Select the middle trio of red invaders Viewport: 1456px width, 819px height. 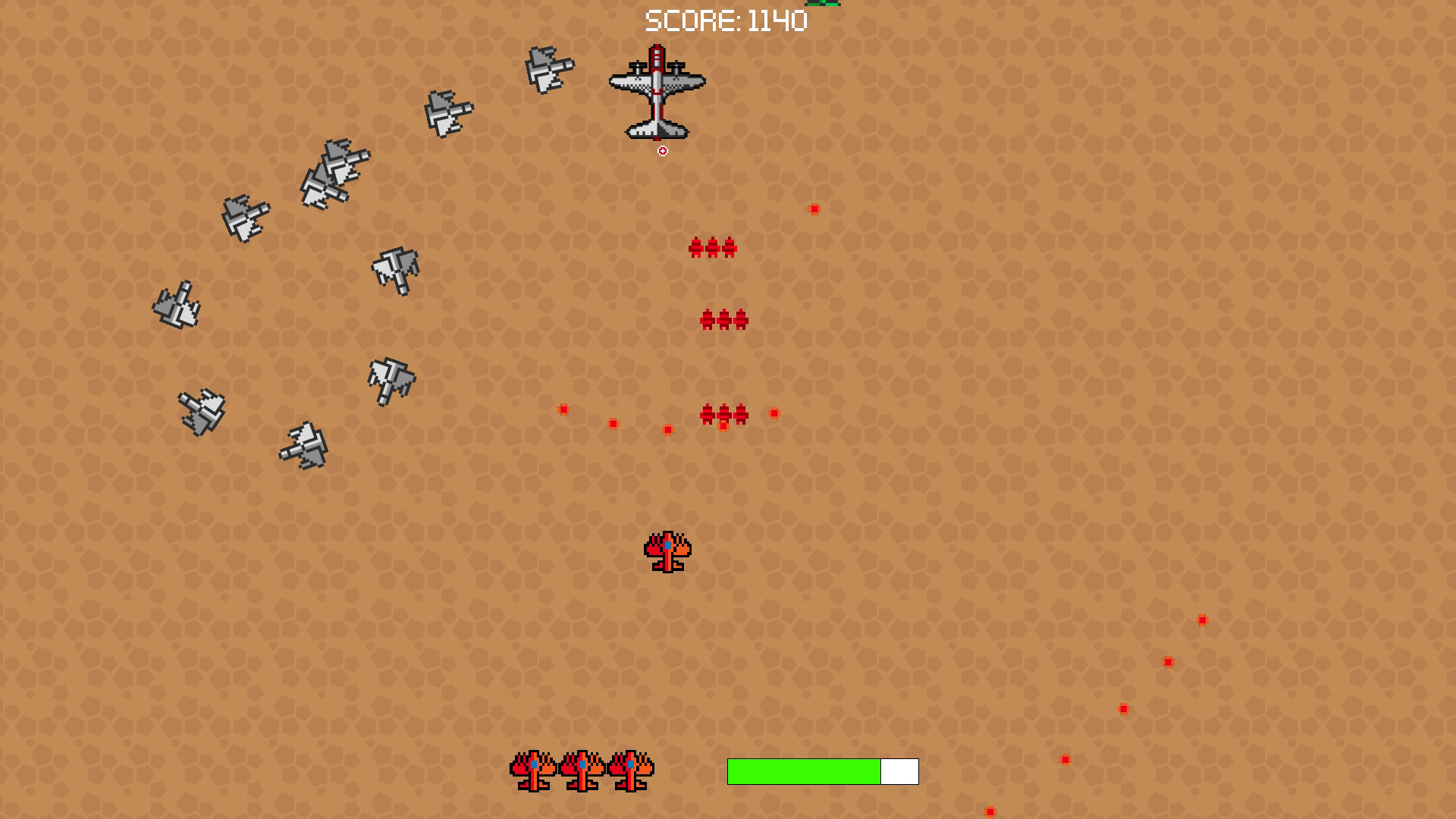click(726, 318)
